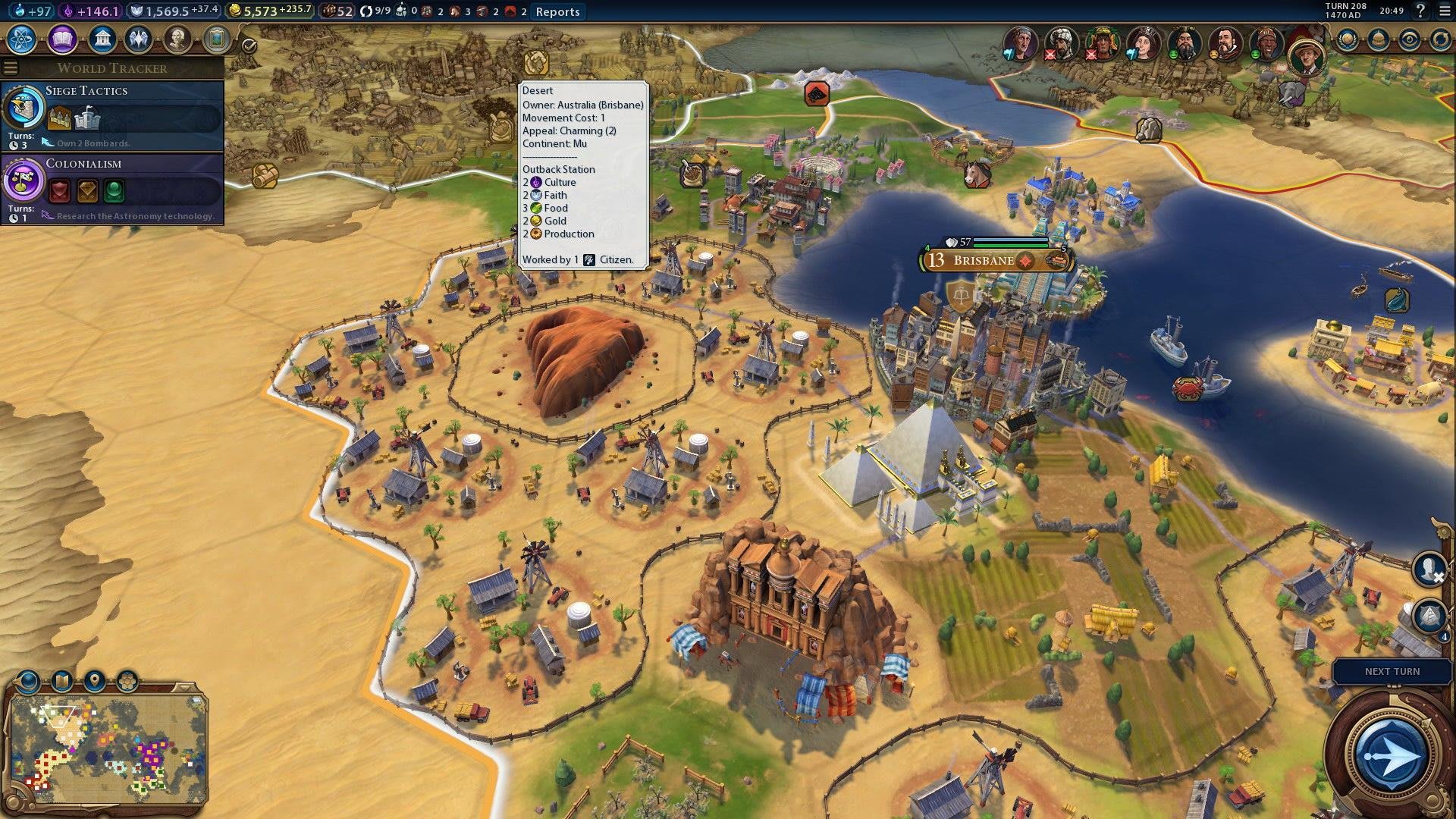
Task: Toggle the map lenses (folded map icon)
Action: [62, 681]
